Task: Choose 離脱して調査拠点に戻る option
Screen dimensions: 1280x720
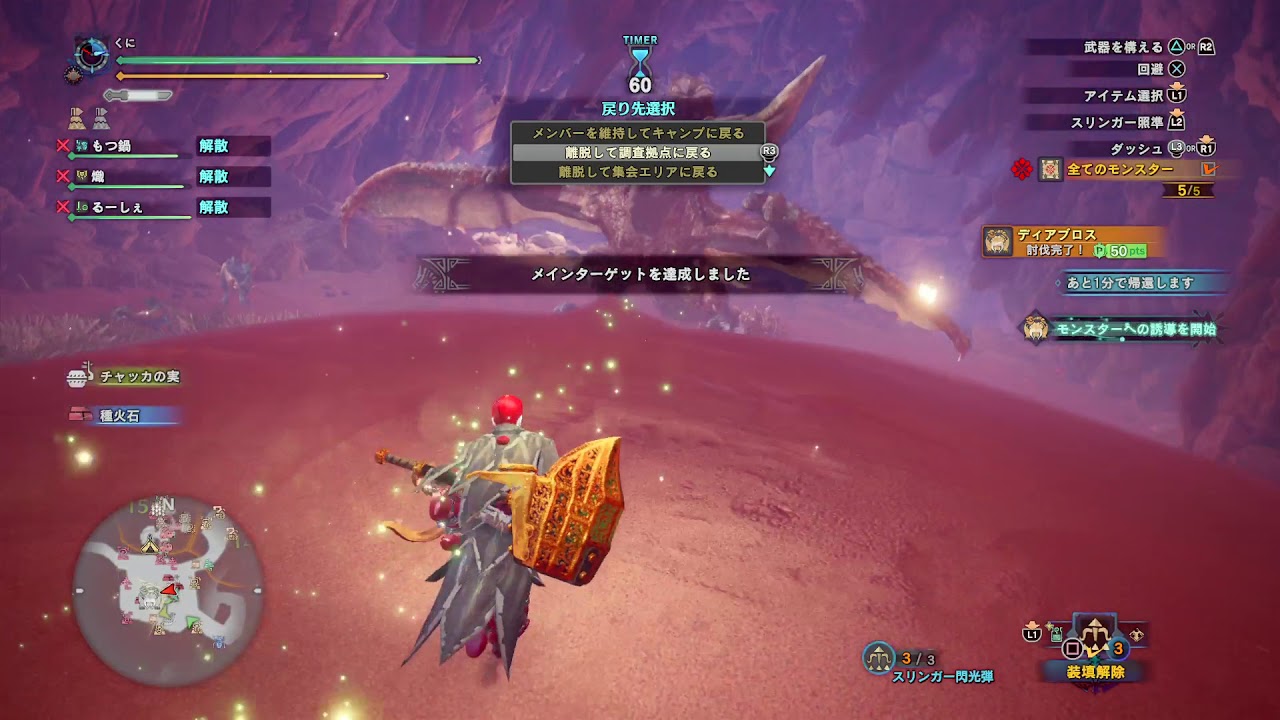Action: pos(637,153)
